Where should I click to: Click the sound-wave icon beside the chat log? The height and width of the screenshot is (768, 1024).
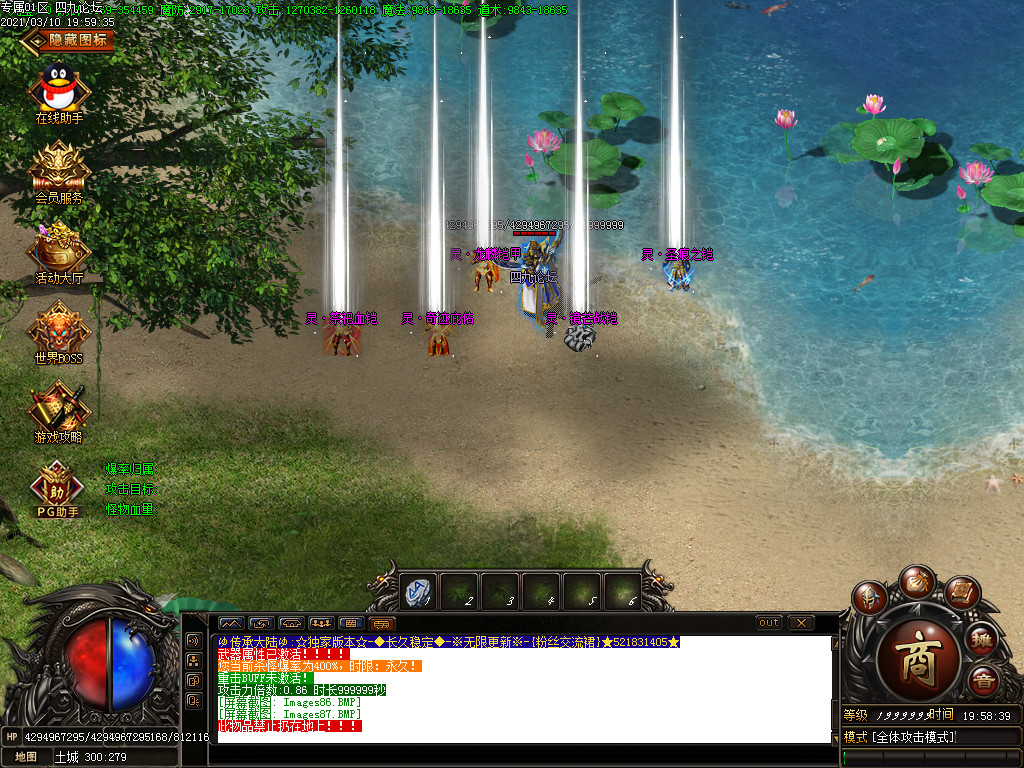(x=193, y=640)
